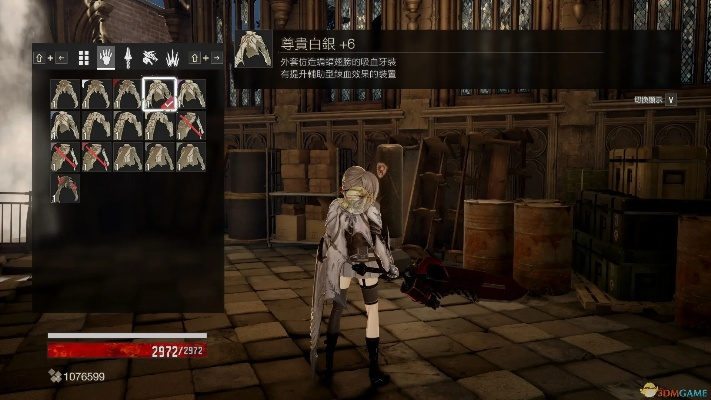Switch to the all-items grid tab
Image resolution: width=711 pixels, height=400 pixels.
point(84,58)
